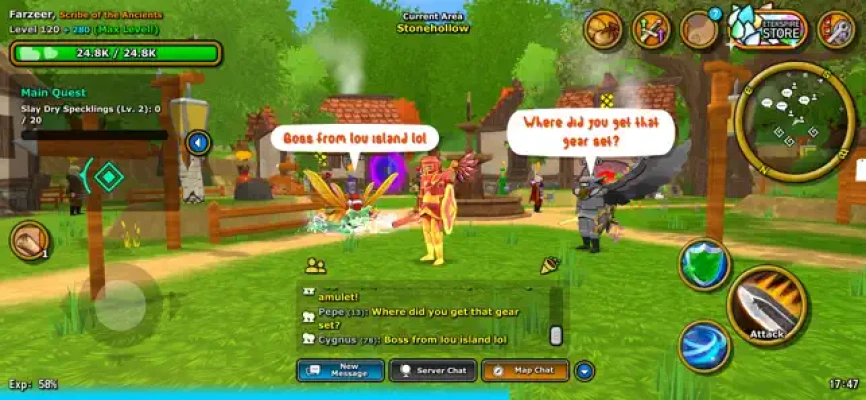Open the crossed swords equipment menu
The height and width of the screenshot is (400, 866).
(651, 30)
